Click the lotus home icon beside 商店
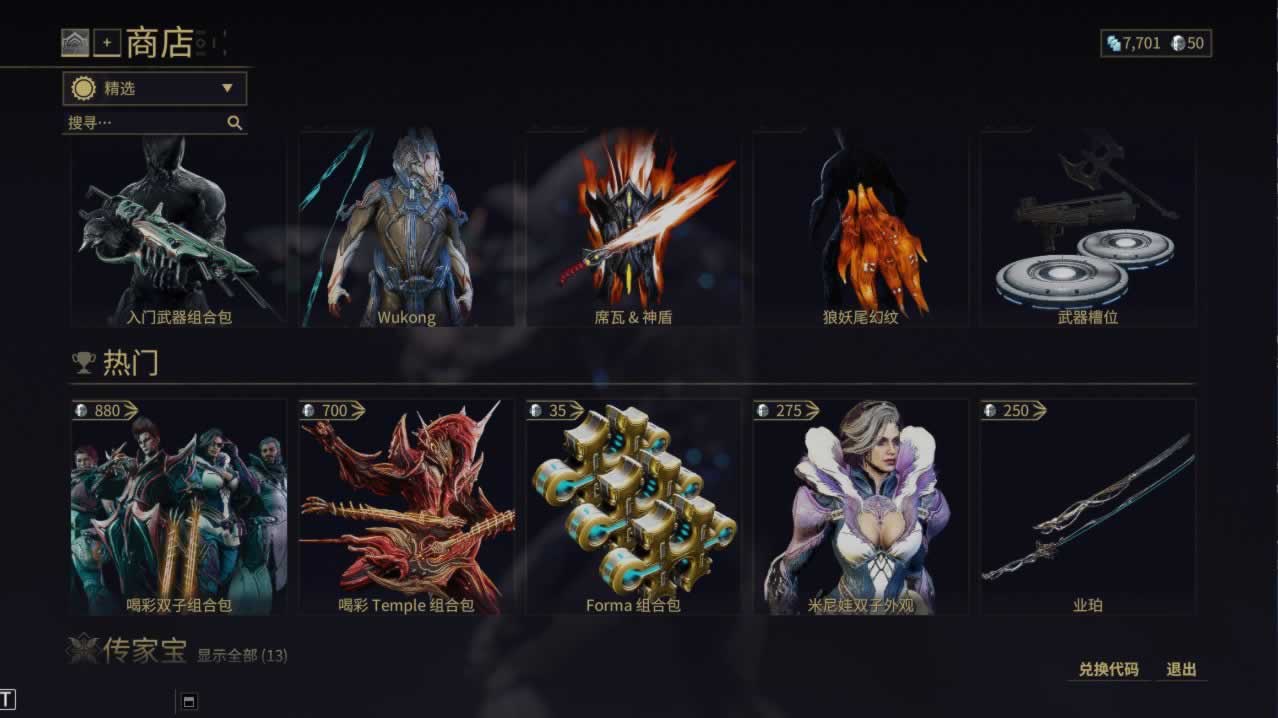 [75, 43]
